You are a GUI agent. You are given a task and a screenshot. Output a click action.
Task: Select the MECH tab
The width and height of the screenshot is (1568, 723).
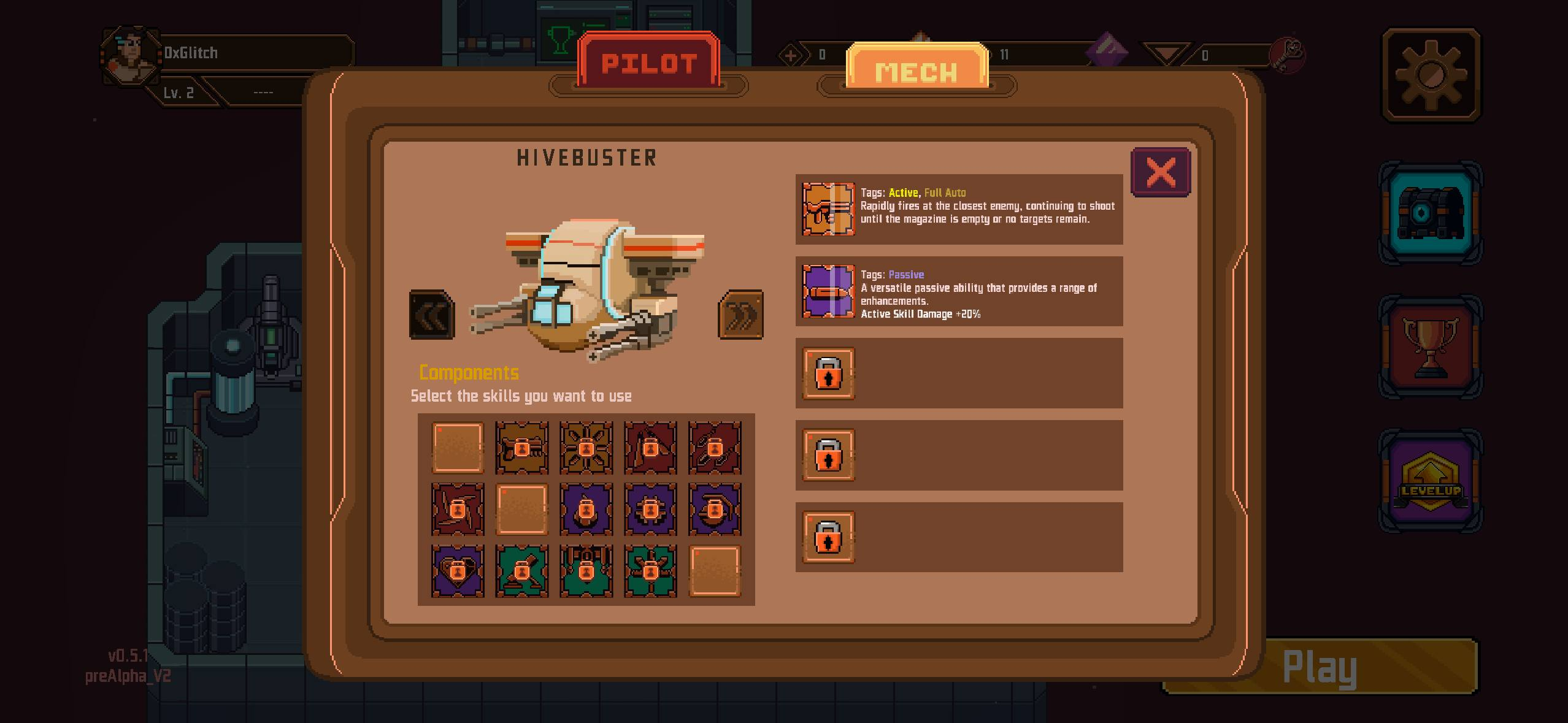[917, 71]
